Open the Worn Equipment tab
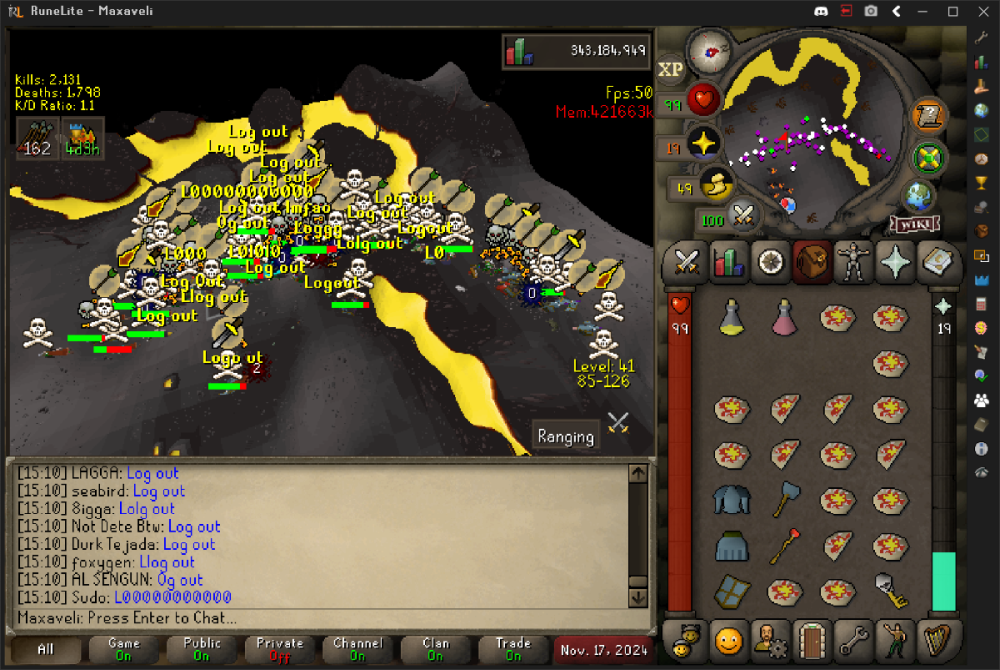1000x670 pixels. click(x=854, y=262)
